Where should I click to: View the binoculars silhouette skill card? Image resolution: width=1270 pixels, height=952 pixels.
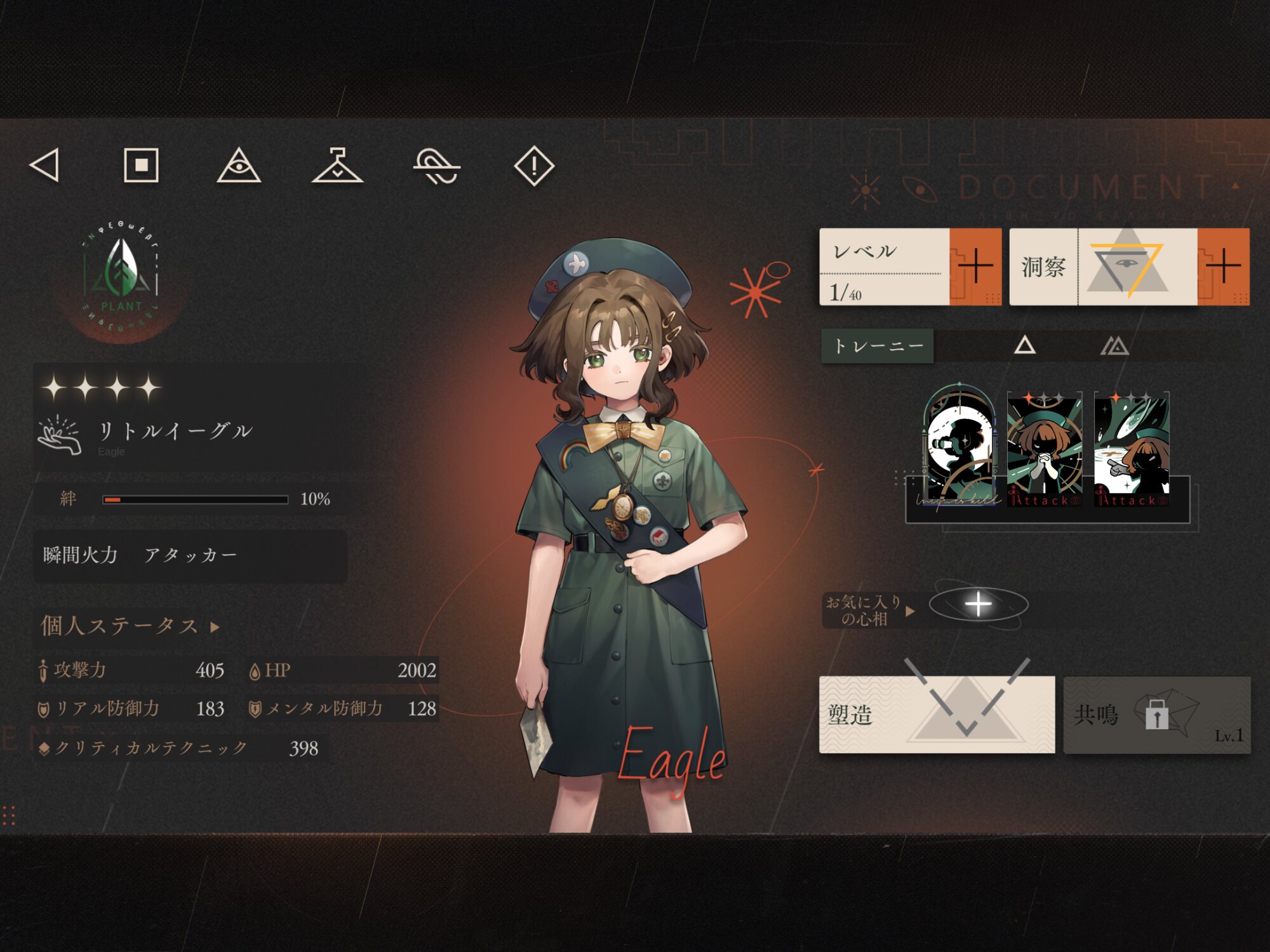(x=959, y=446)
